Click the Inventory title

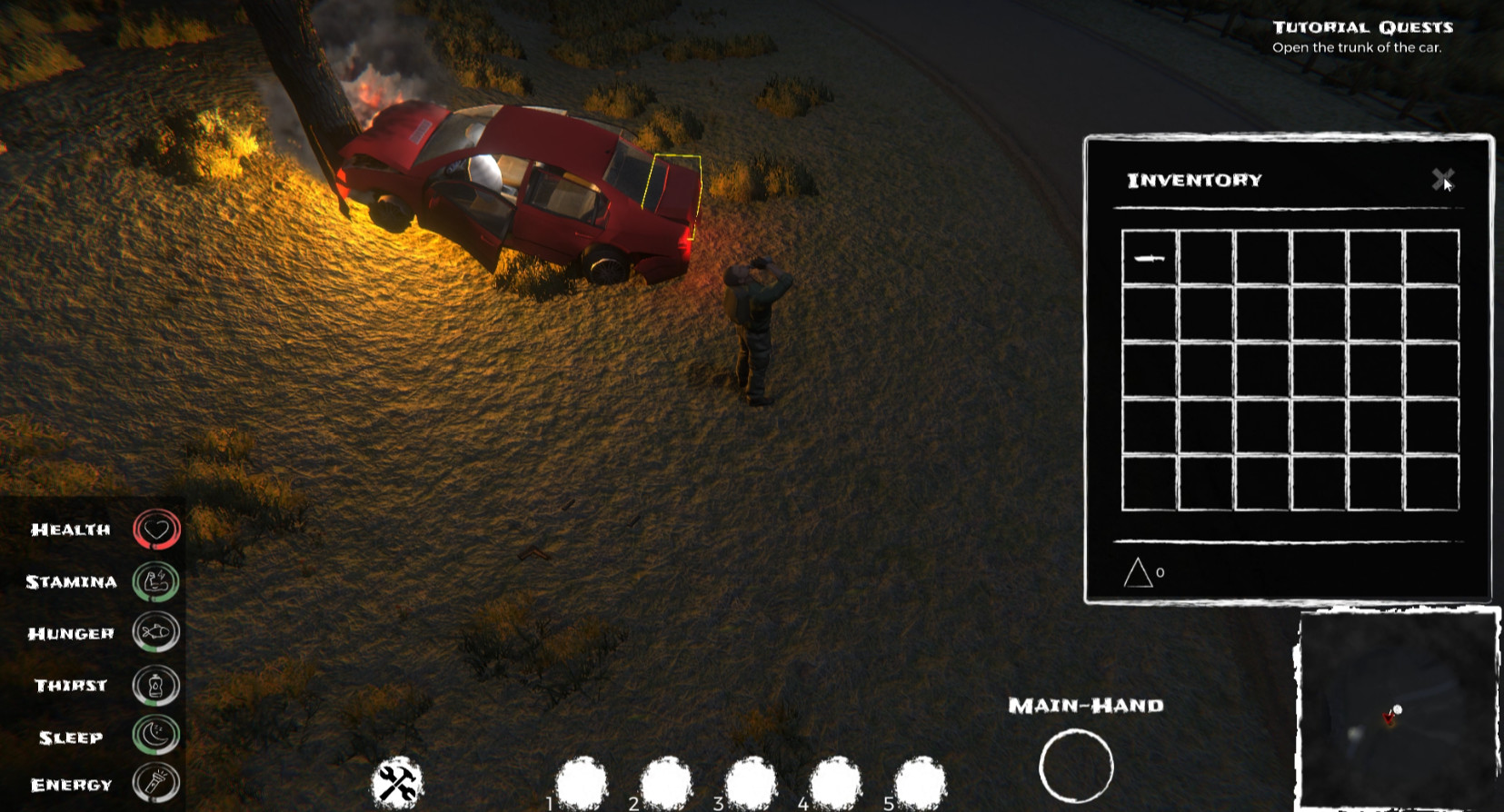pos(1193,180)
